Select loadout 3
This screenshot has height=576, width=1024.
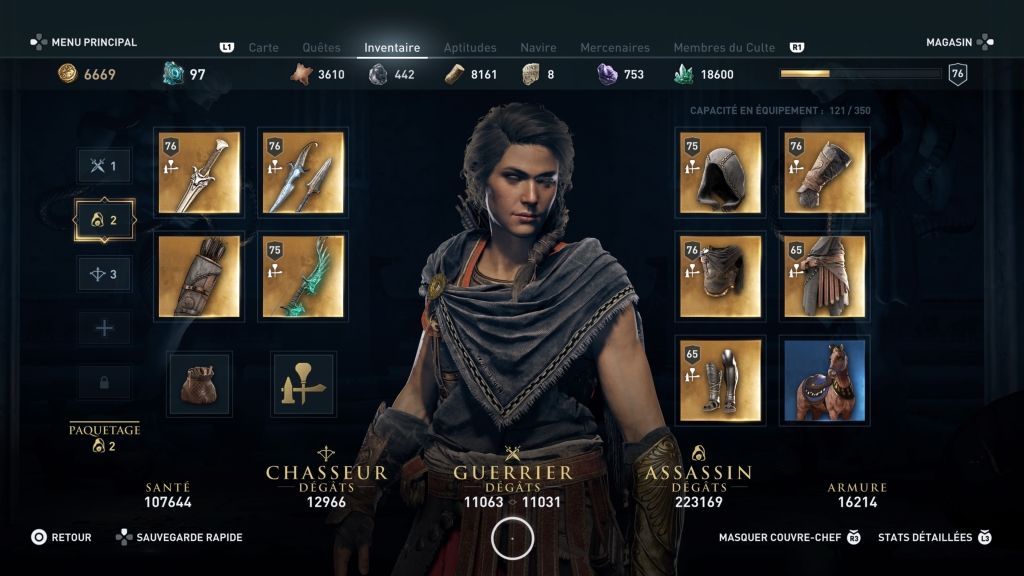[104, 274]
